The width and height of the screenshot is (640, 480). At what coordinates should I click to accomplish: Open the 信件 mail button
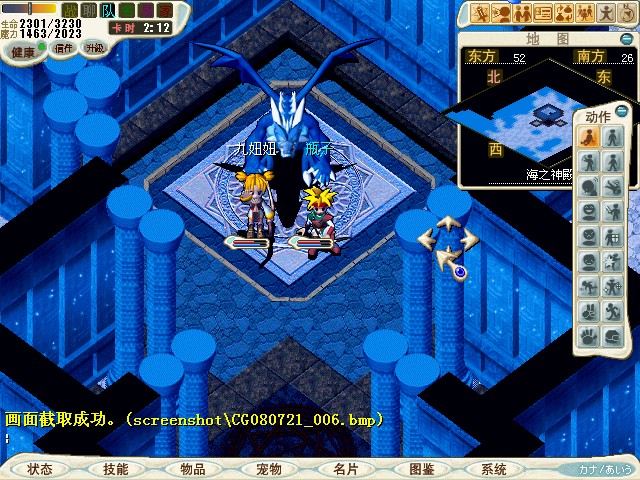(x=64, y=47)
